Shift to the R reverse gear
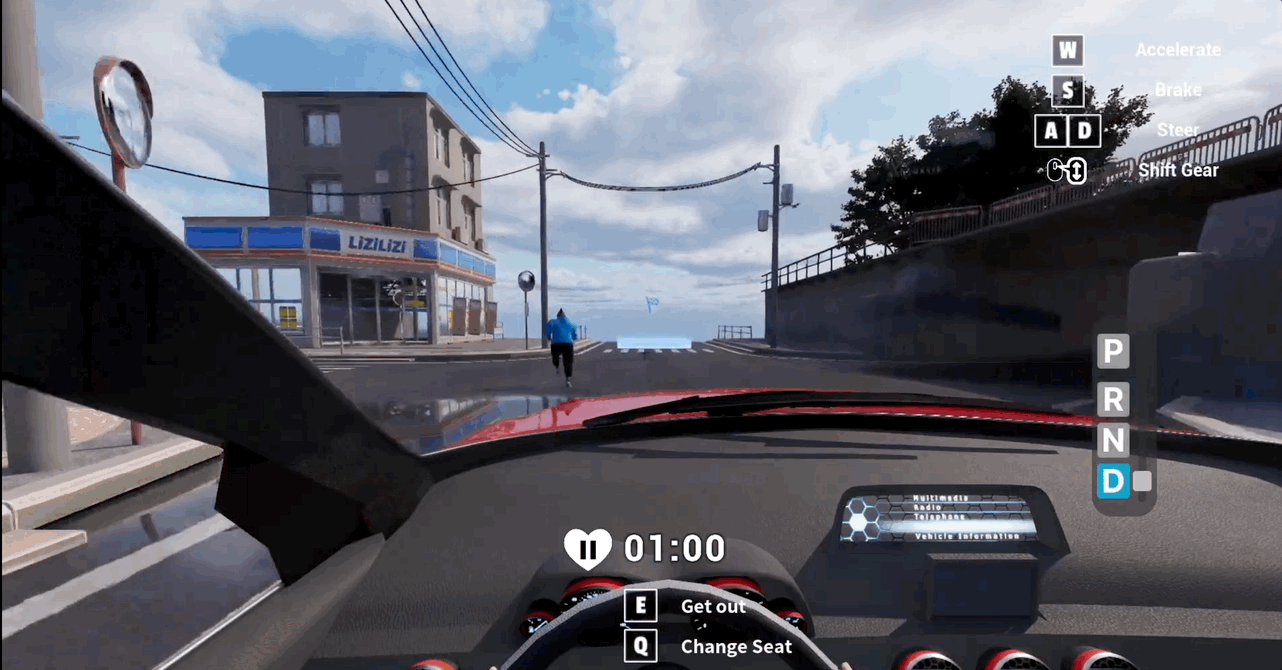The width and height of the screenshot is (1282, 670). coord(1113,399)
